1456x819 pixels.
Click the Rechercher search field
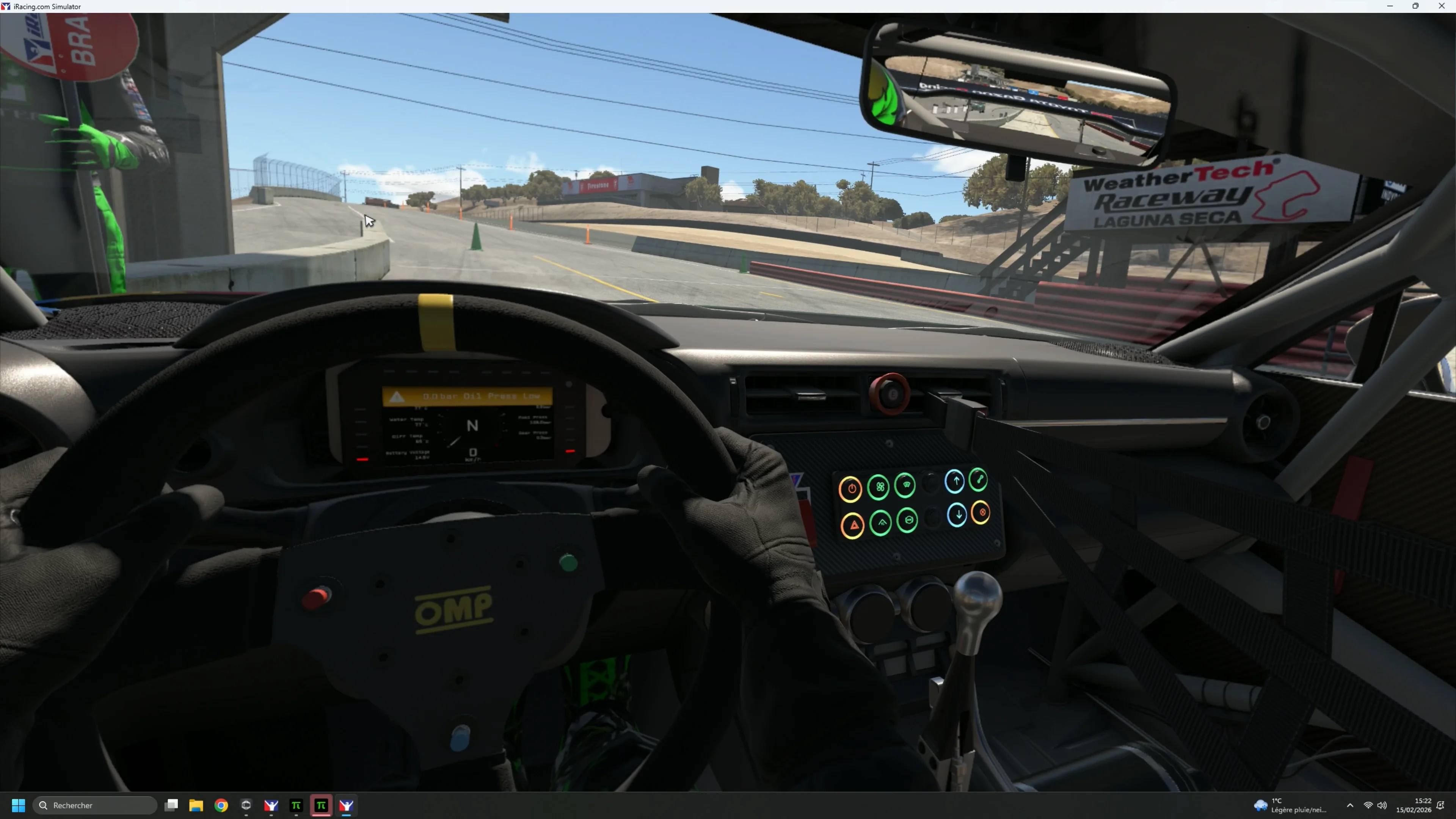95,805
